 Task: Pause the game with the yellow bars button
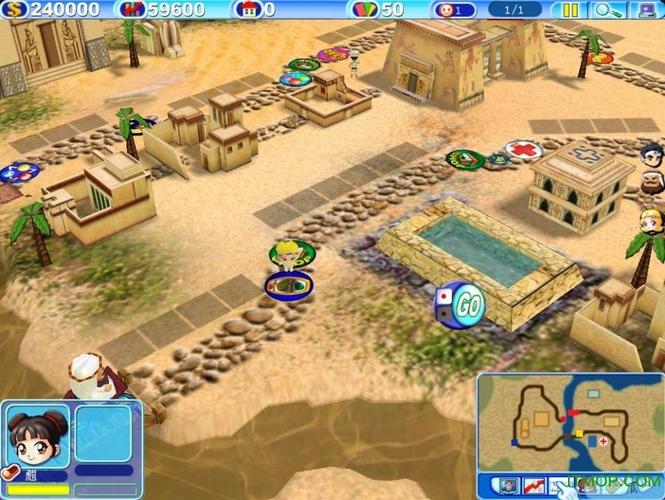[570, 11]
